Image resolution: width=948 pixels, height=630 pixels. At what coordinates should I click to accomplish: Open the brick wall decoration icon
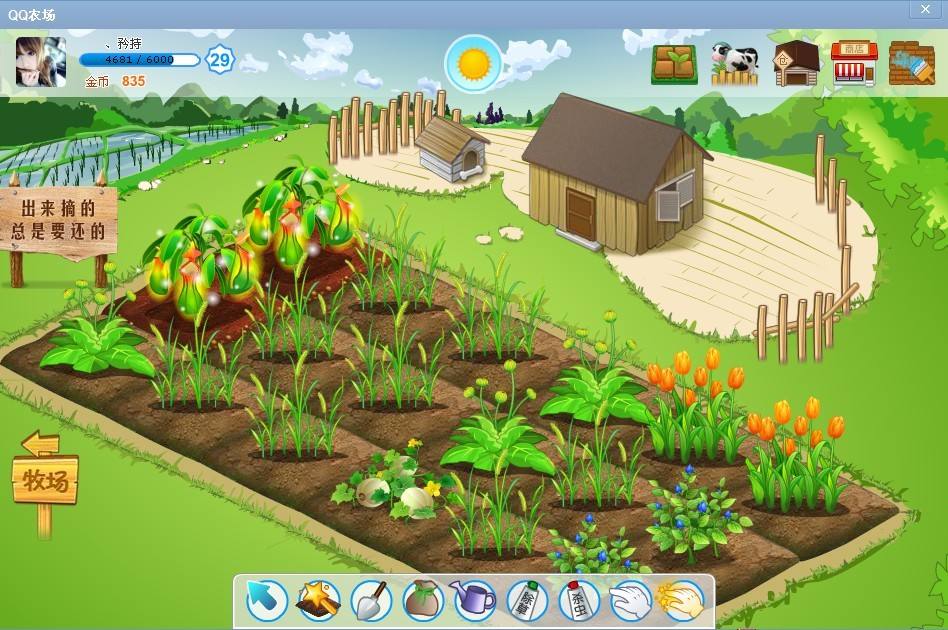pos(911,64)
